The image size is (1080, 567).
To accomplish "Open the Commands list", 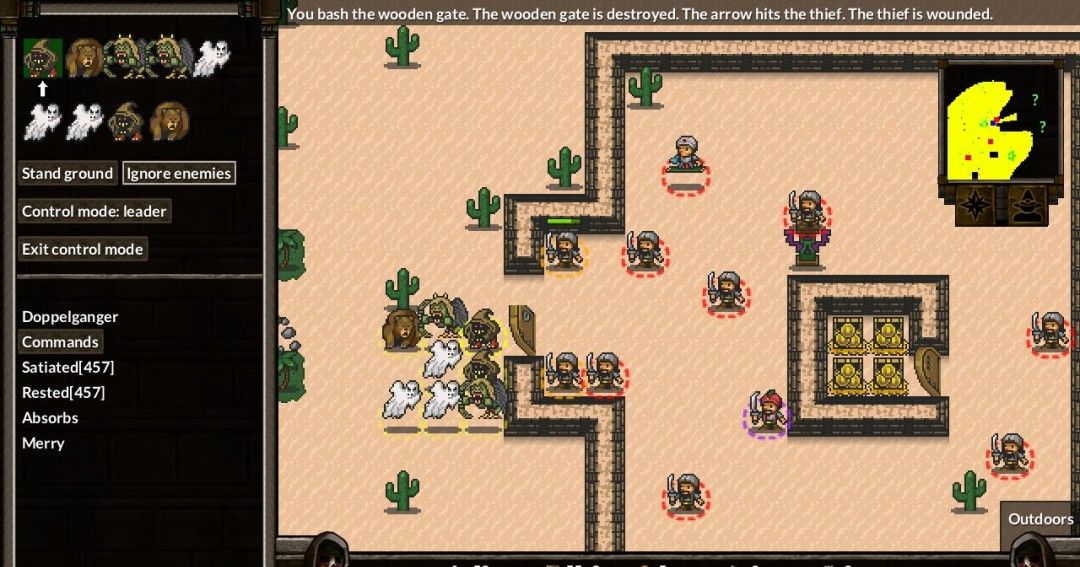I will pos(60,342).
